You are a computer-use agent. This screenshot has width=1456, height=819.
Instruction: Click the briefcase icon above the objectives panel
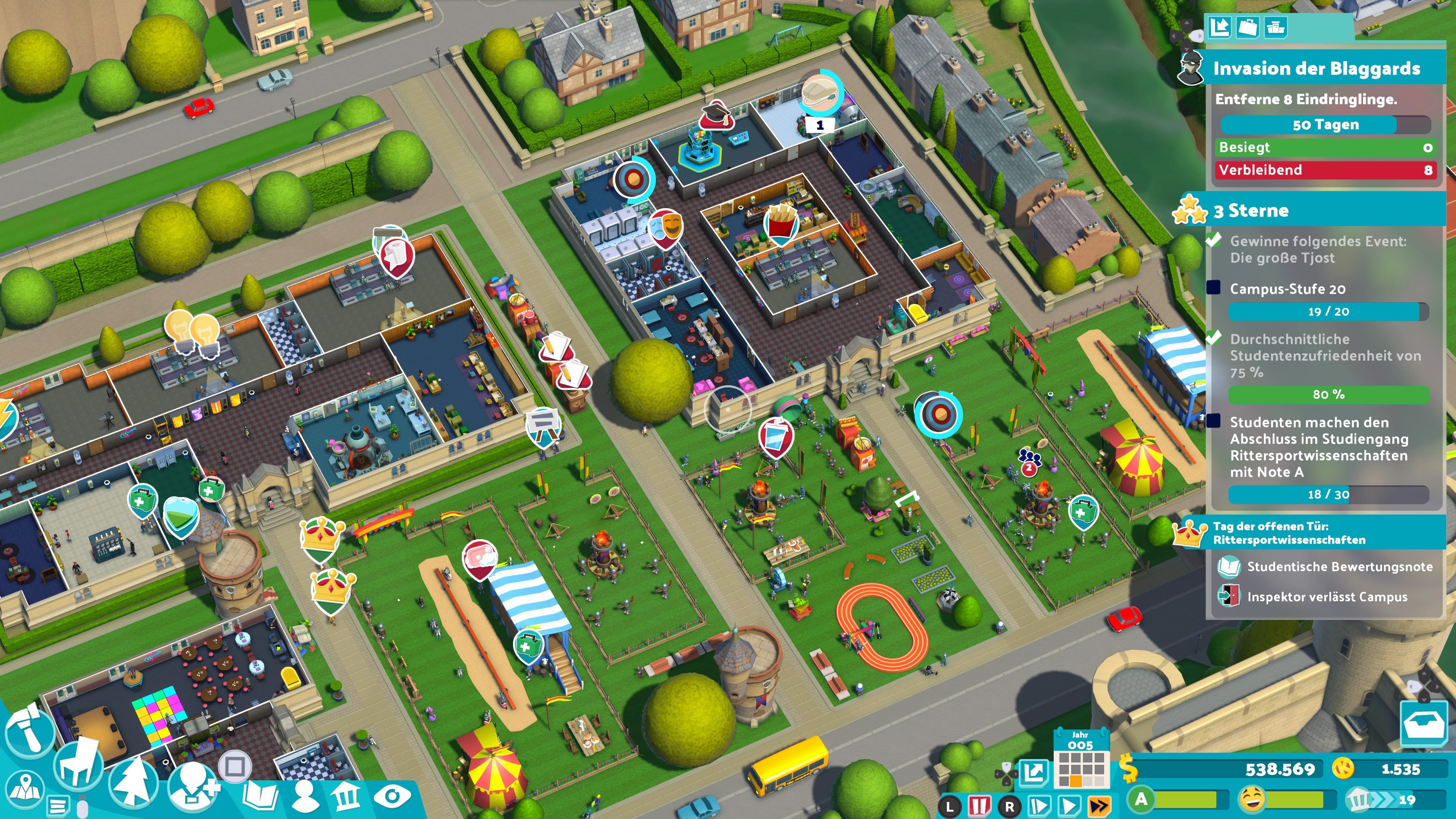click(x=1248, y=27)
